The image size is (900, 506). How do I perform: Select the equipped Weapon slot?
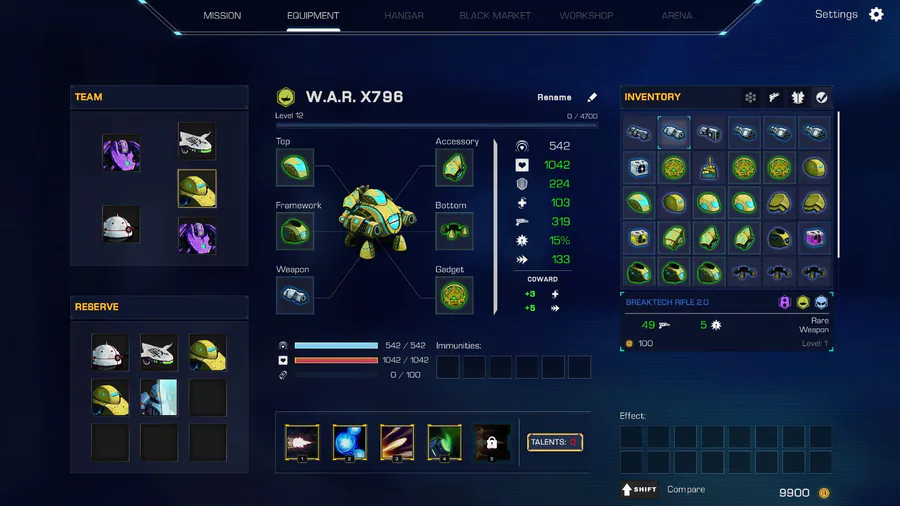295,295
